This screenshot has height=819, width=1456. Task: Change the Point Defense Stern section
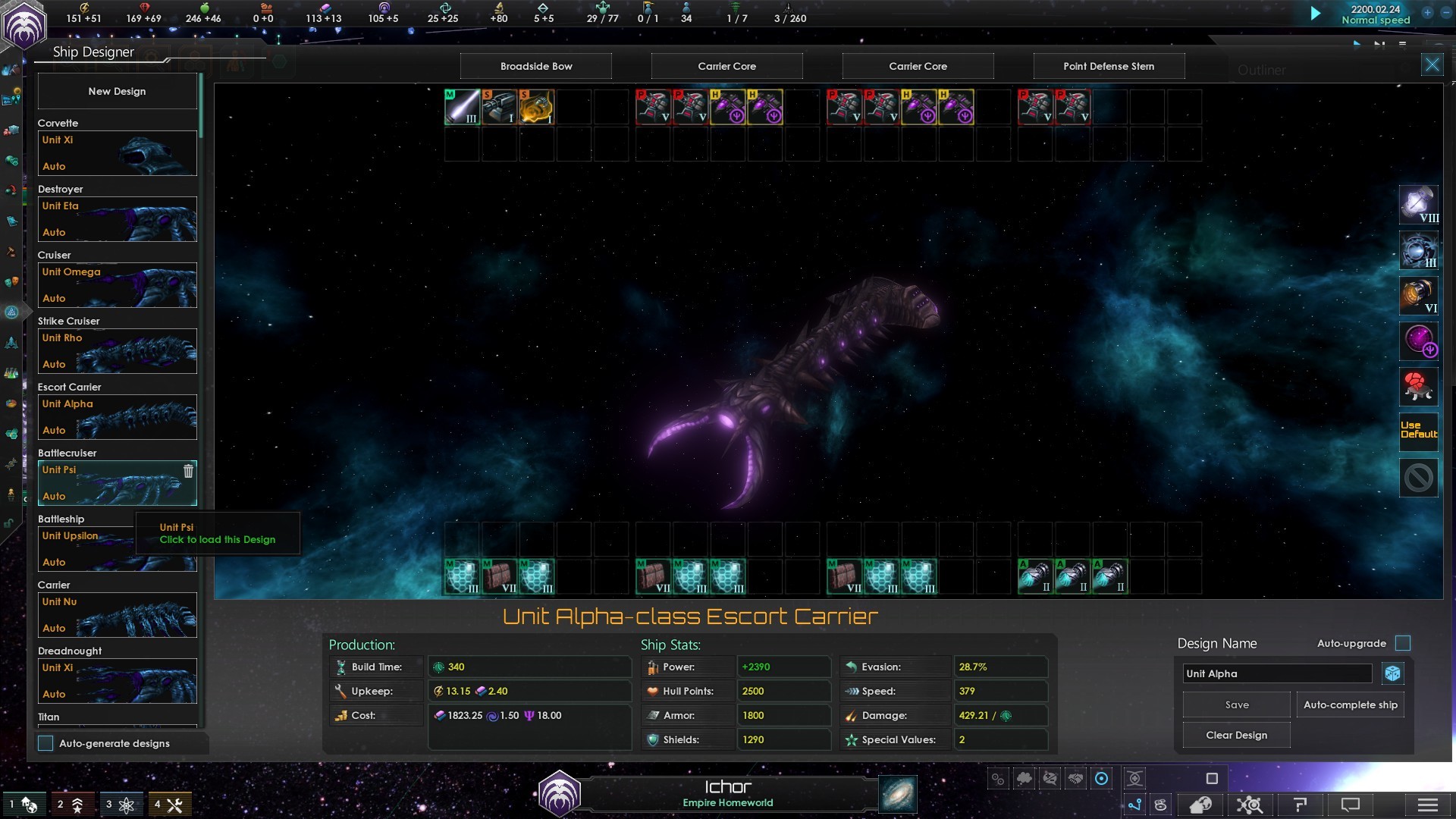(1109, 66)
